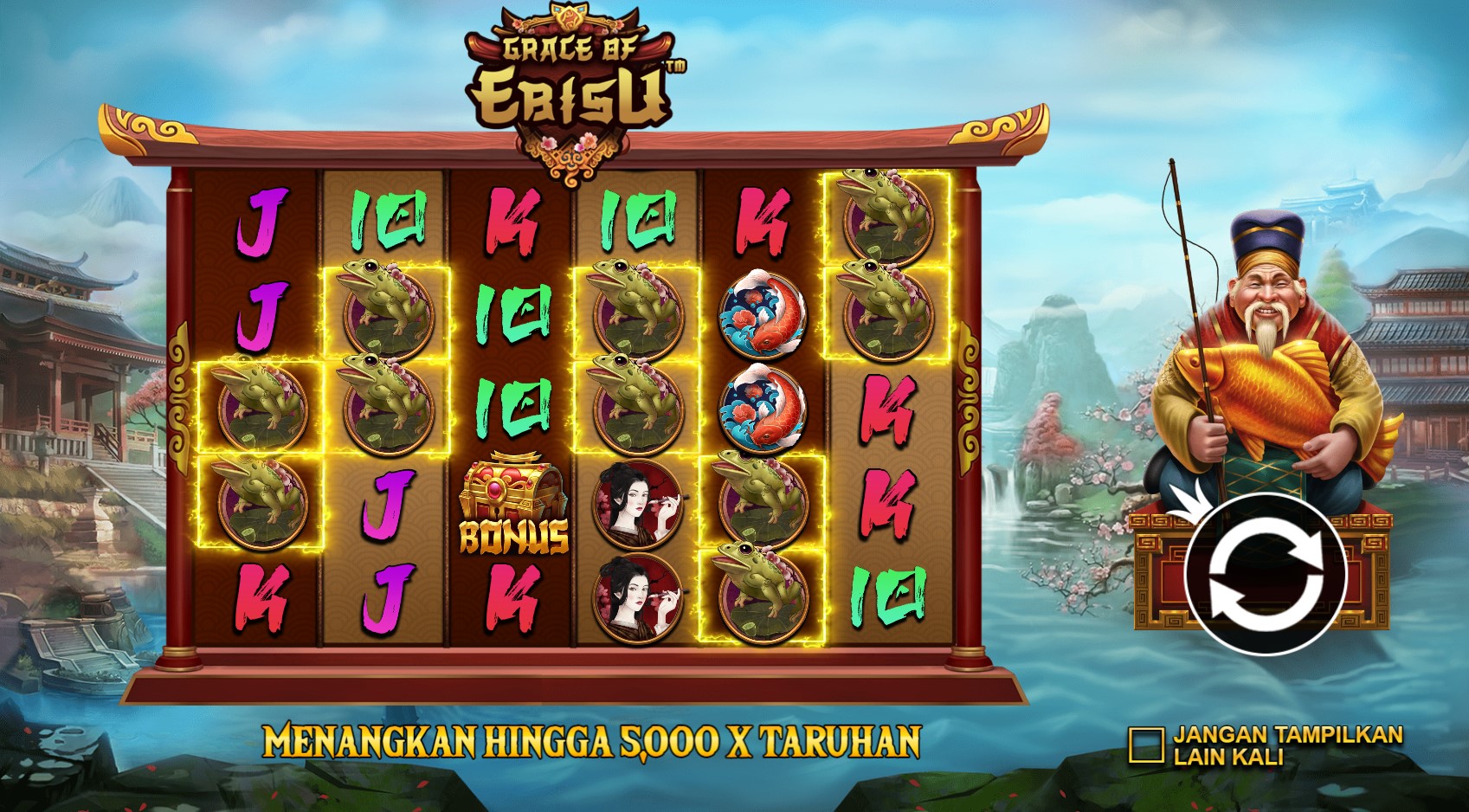Tick the "Jangan Tampilkan Lain Kali" checkbox
The height and width of the screenshot is (812, 1469).
point(1145,745)
